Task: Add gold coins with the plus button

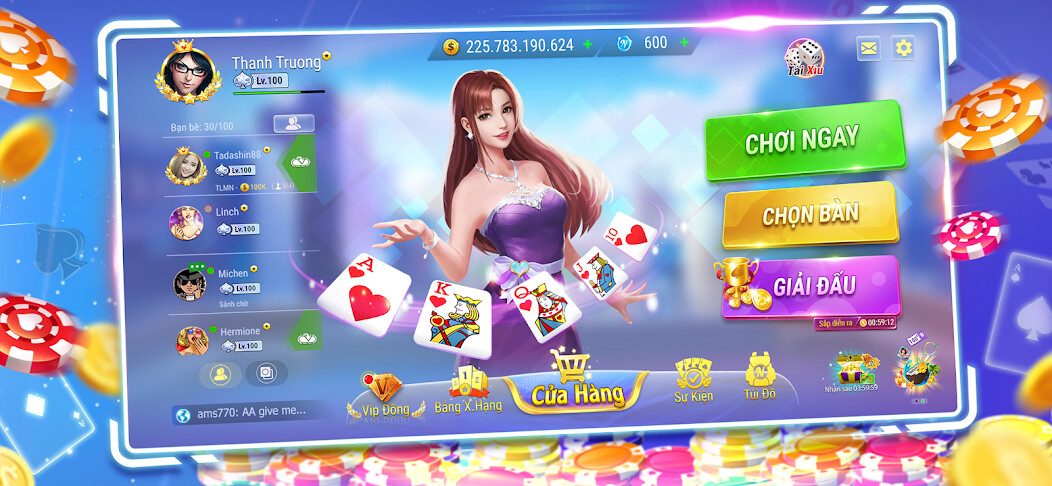Action: 588,45
